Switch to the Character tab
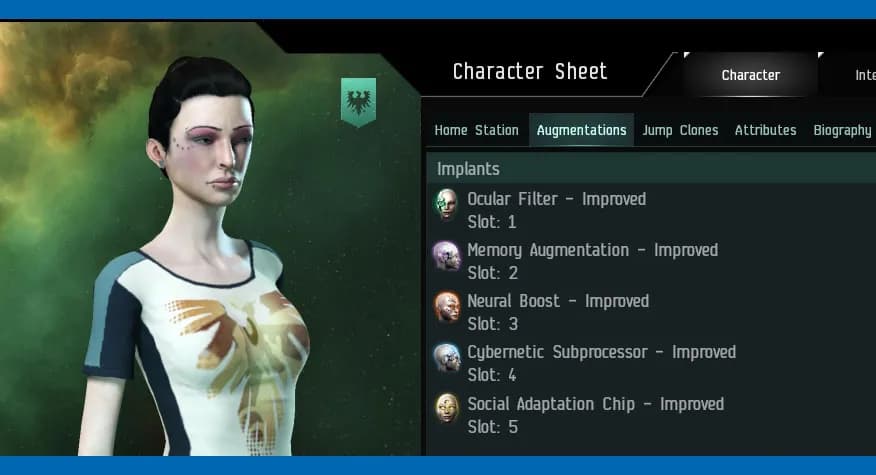 pos(750,75)
